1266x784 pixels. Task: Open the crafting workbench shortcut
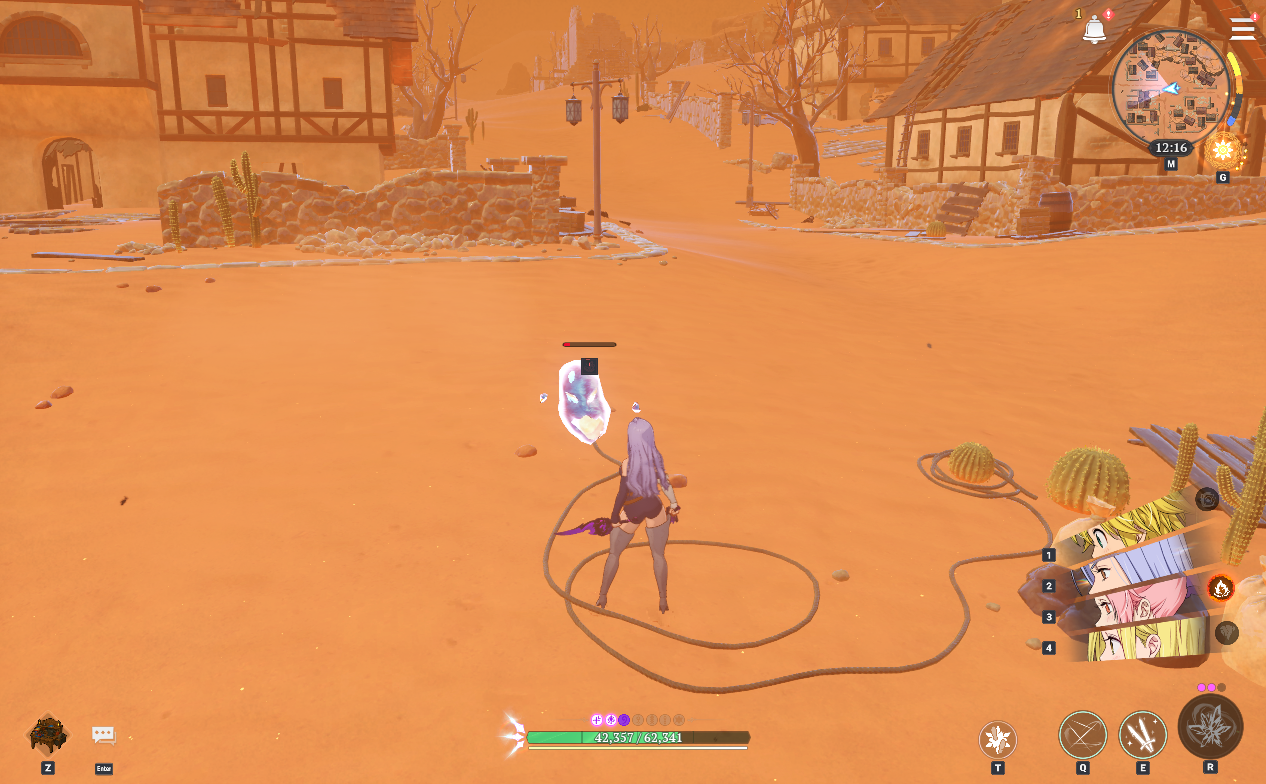47,735
